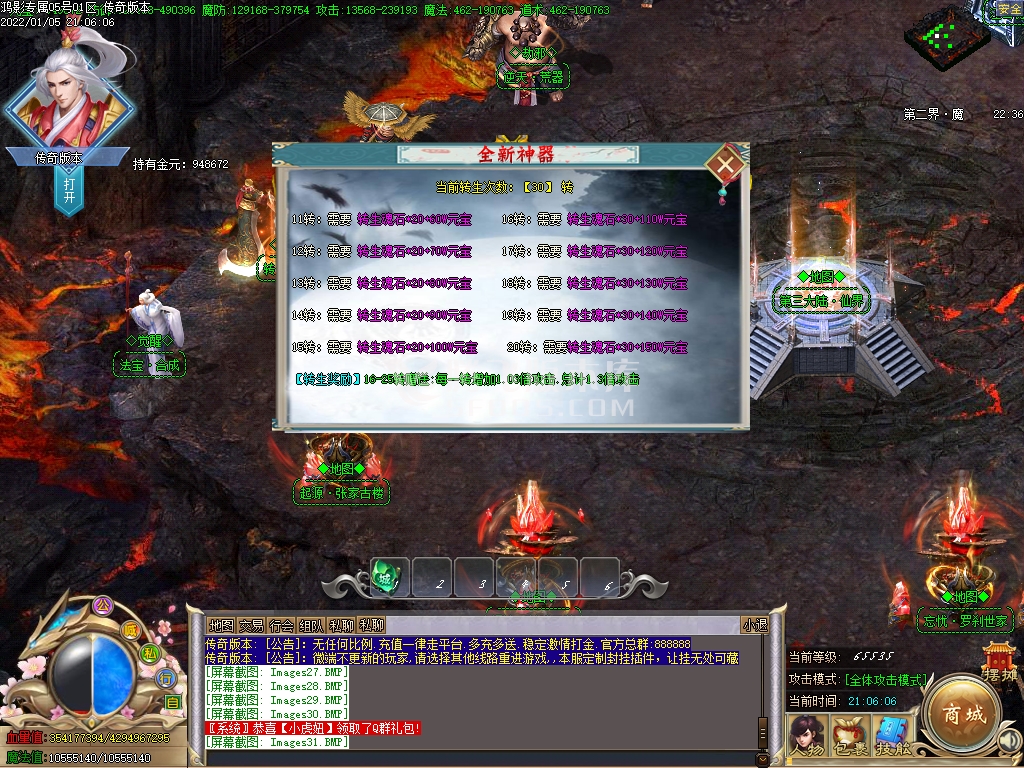1024x768 pixels.
Task: Change the 全体攻击模式 attack mode
Action: (886, 680)
